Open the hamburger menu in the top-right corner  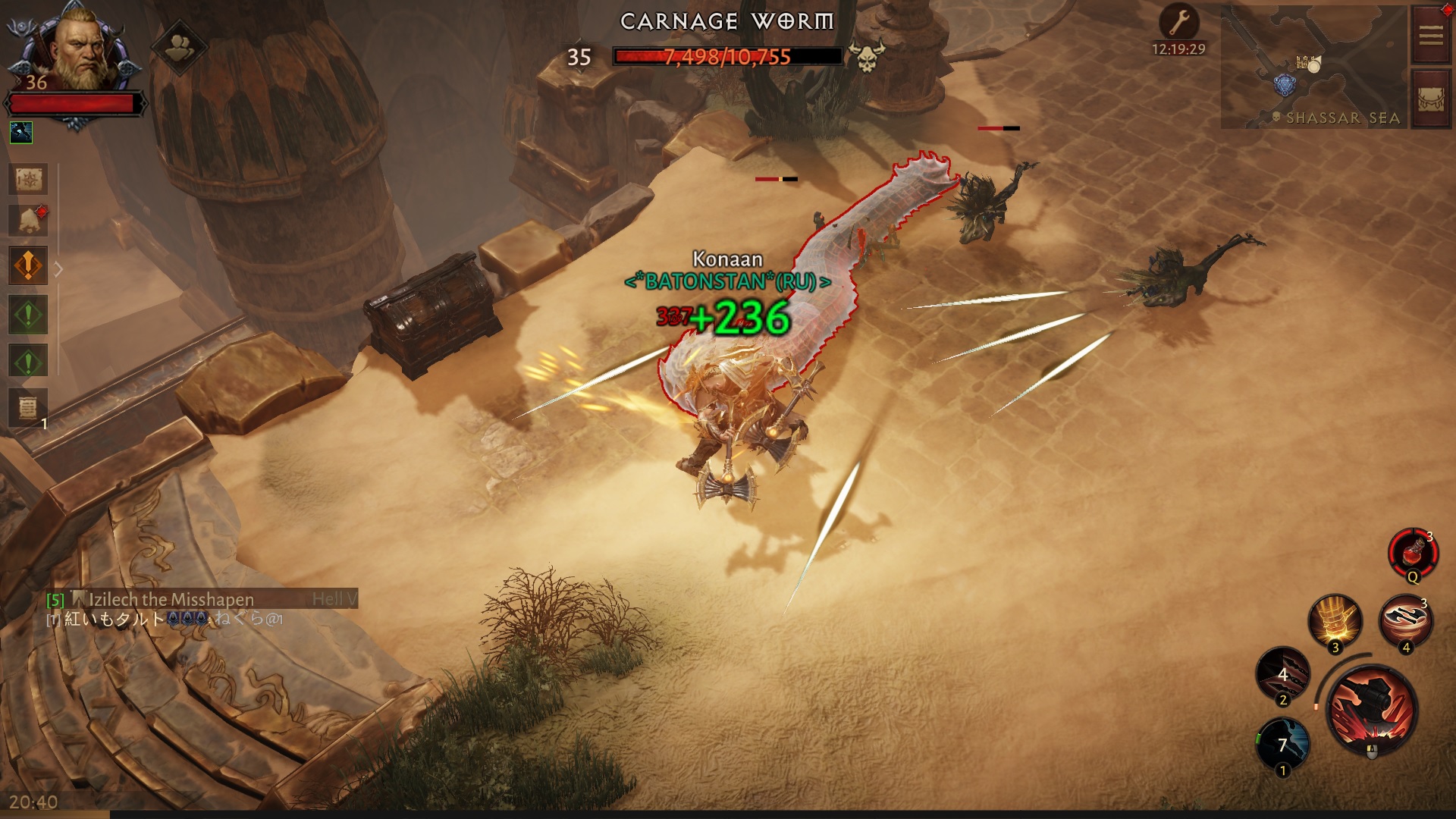(1430, 33)
